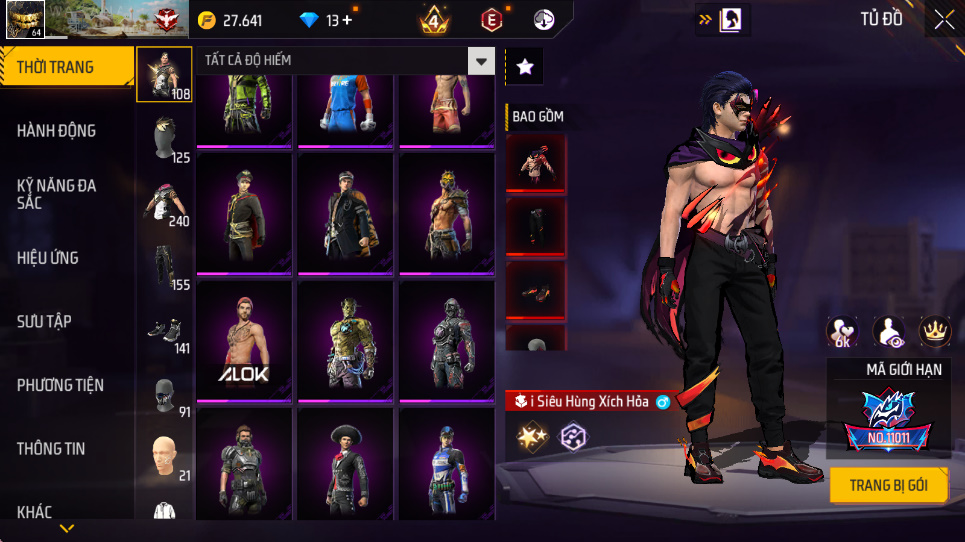The height and width of the screenshot is (542, 965).
Task: Click the TRANG BỊ GÓI button
Action: point(888,486)
